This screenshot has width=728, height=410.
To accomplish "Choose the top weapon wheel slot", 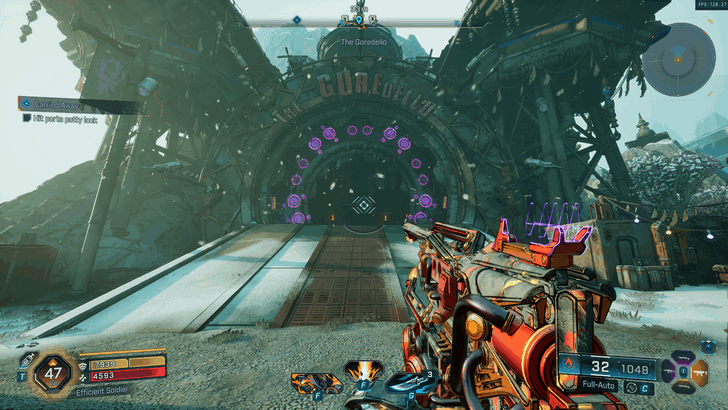I will tap(684, 357).
